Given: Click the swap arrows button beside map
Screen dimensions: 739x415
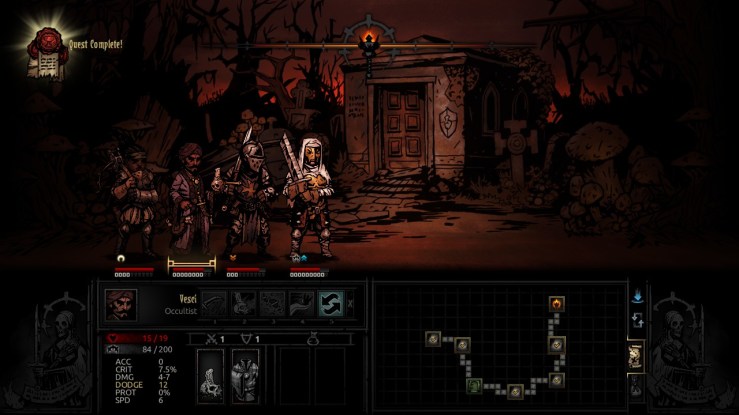Looking at the screenshot, I should pyautogui.click(x=636, y=321).
